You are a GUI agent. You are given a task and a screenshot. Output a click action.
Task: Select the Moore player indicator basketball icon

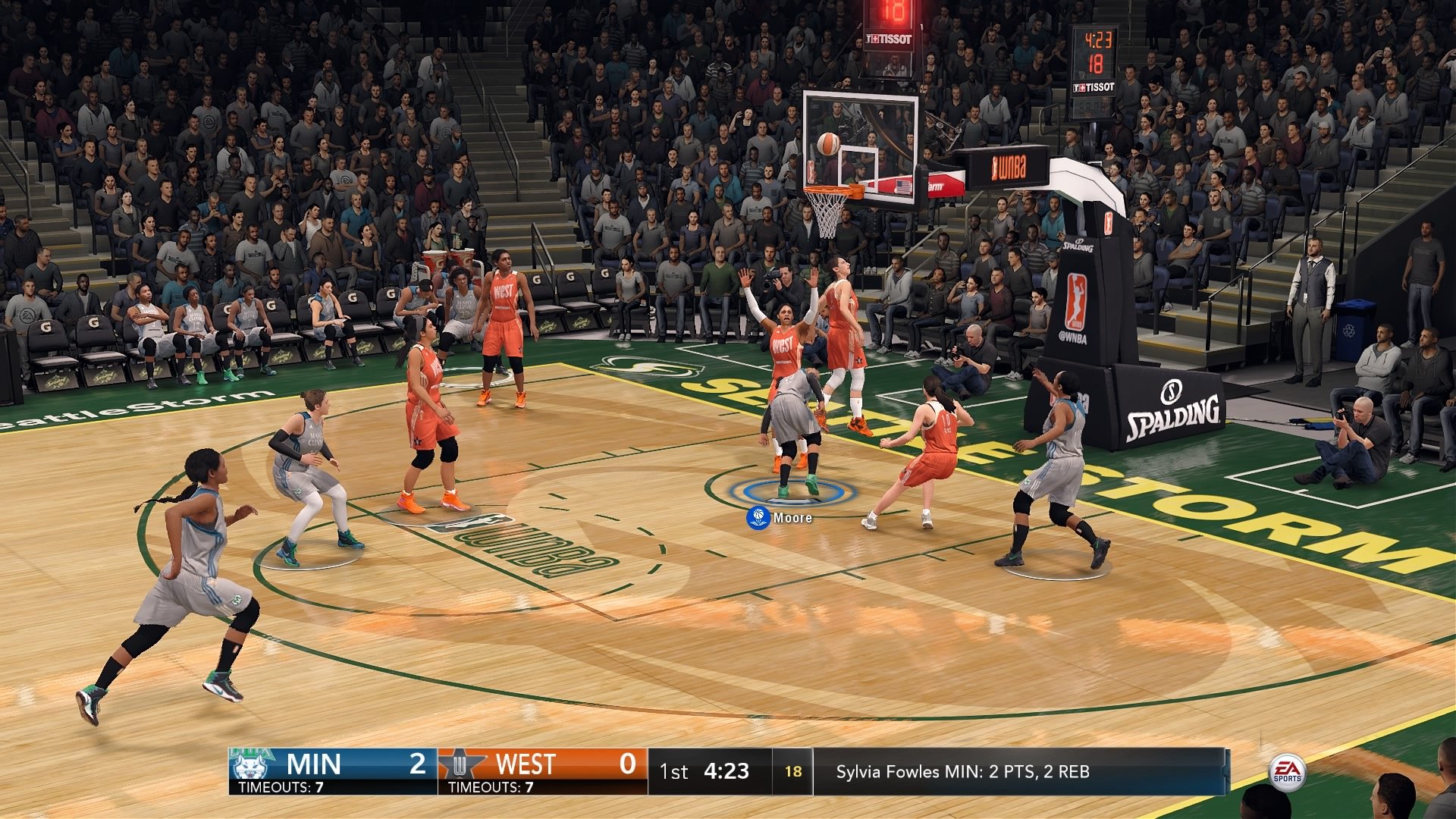click(x=757, y=519)
